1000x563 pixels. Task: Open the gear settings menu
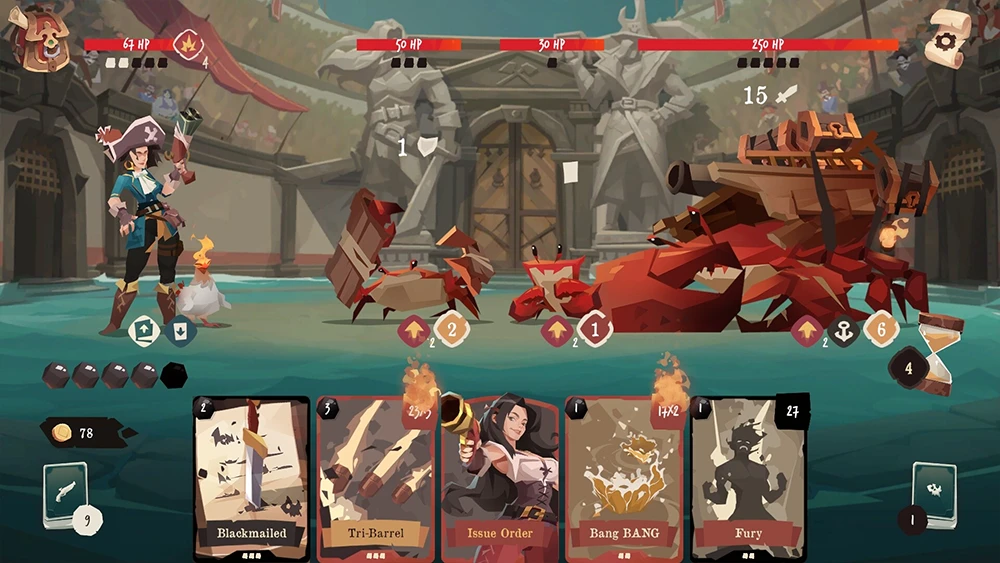pos(945,38)
